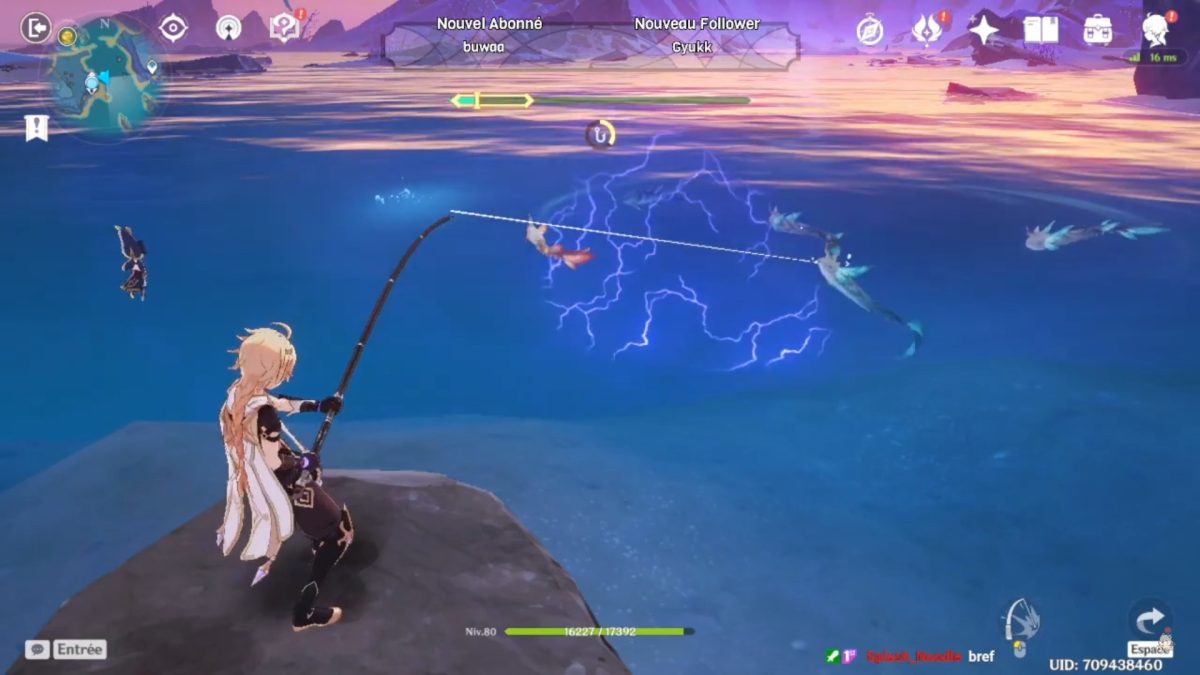
Task: Click the signal tower icon beside Elemental Sight
Action: (x=229, y=28)
